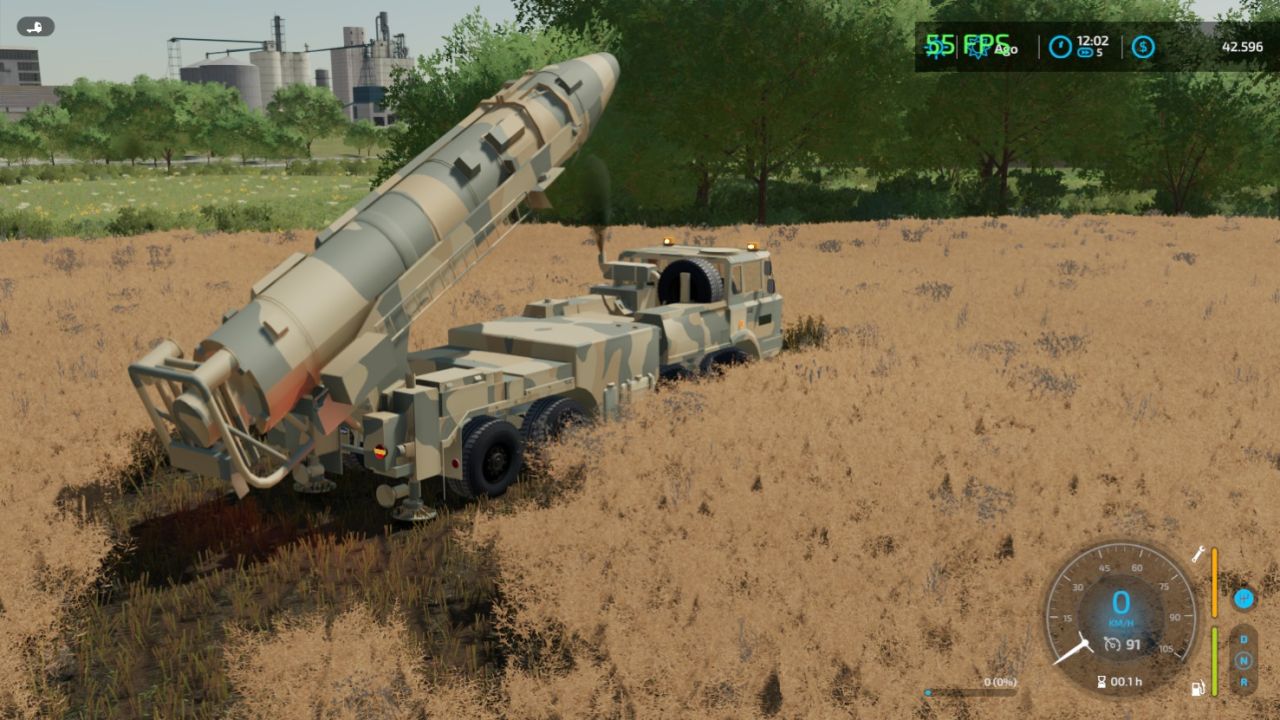This screenshot has width=1280, height=720.
Task: Choose the R reverse gear
Action: click(1244, 682)
